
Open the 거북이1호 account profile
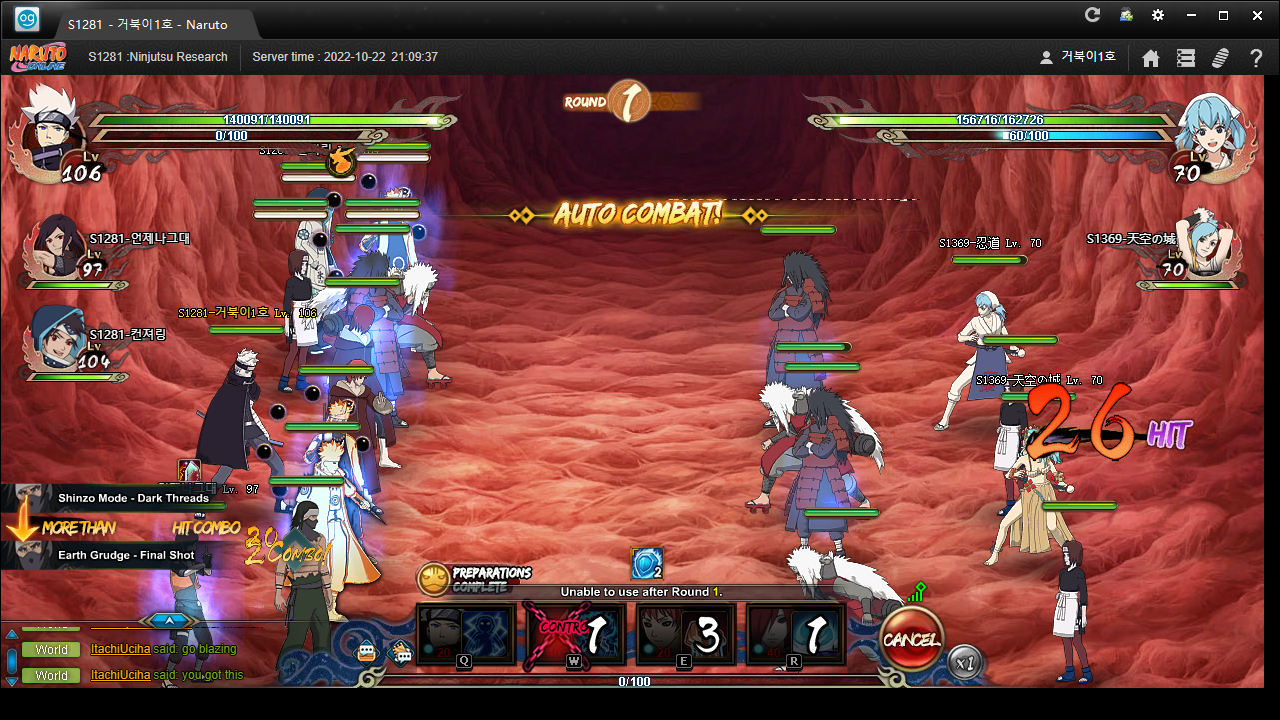1078,58
